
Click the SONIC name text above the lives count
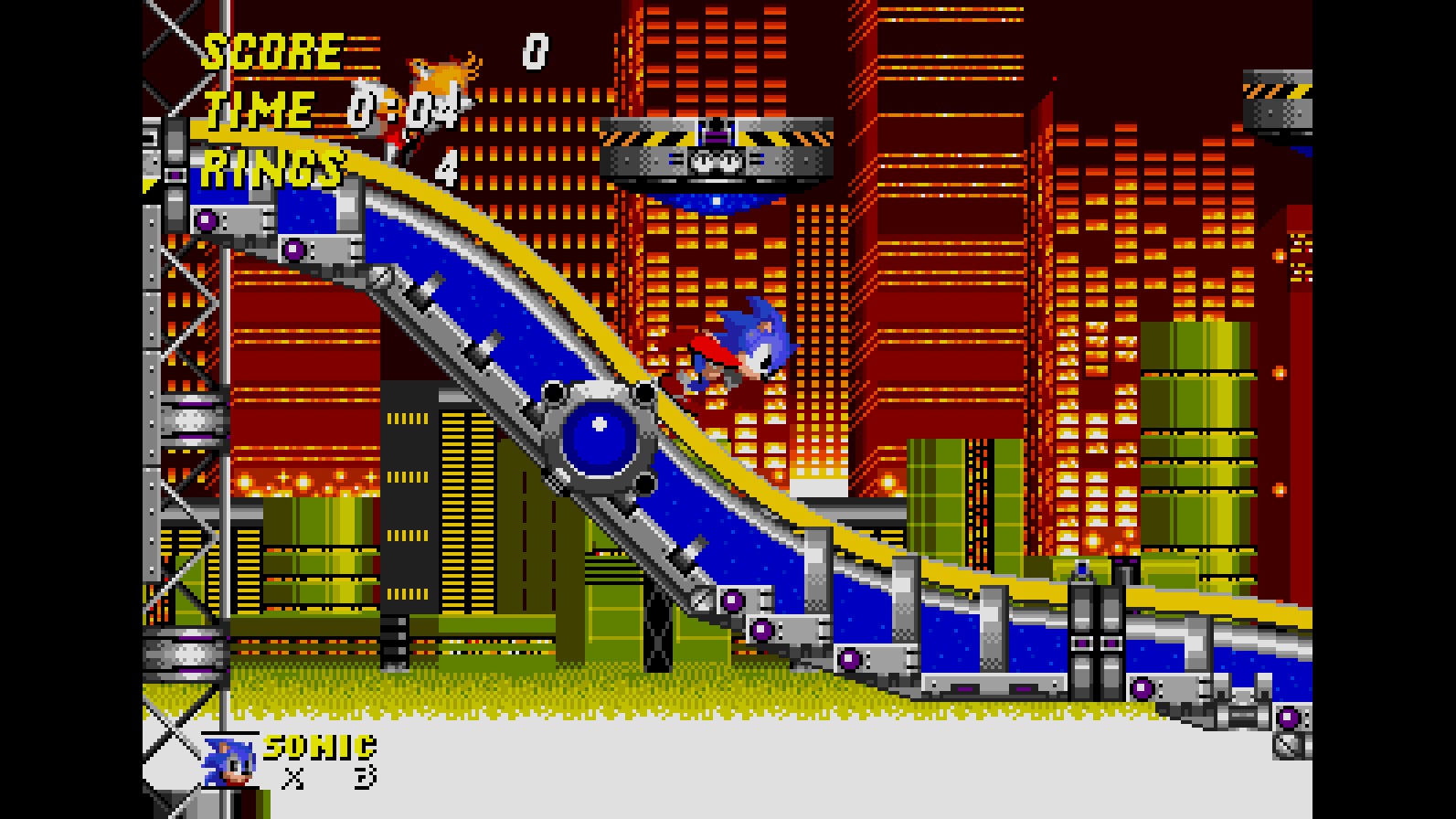318,745
